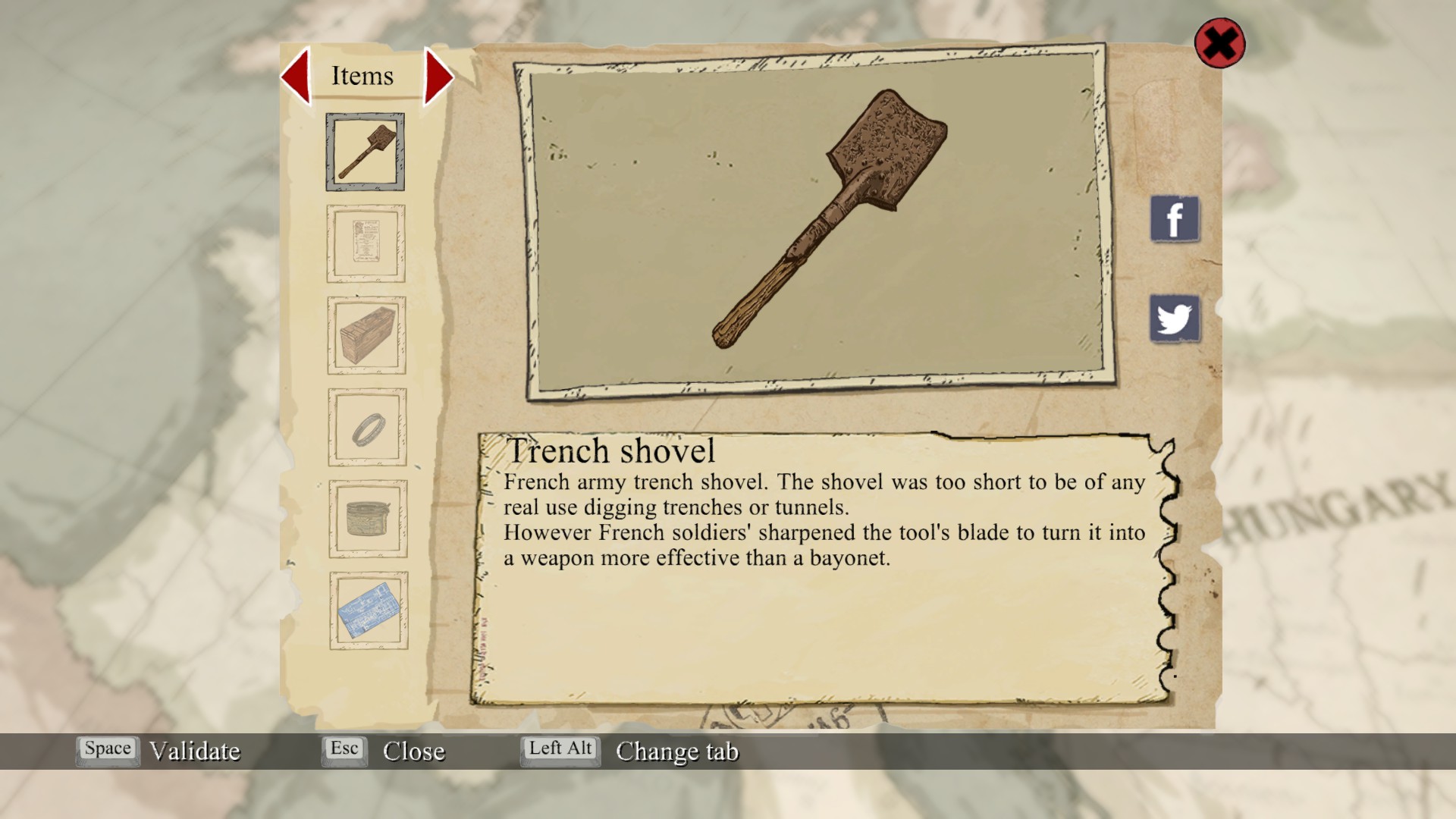Switch to the previous tab using the left red arrow
Image resolution: width=1456 pixels, height=819 pixels.
[297, 76]
